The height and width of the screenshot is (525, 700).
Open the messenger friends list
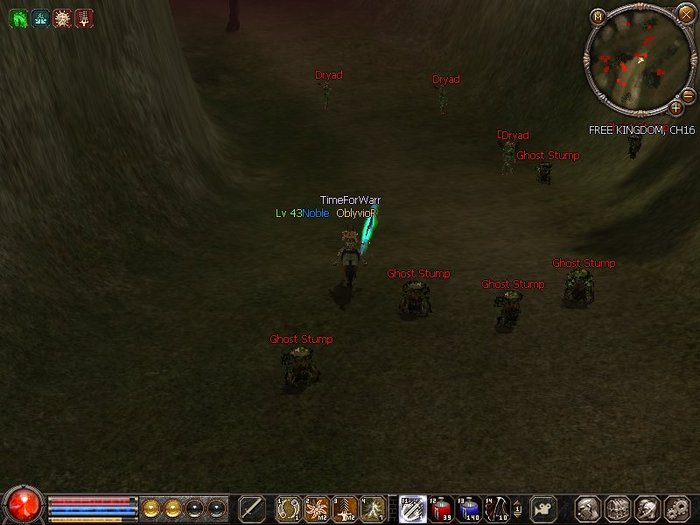pyautogui.click(x=646, y=508)
